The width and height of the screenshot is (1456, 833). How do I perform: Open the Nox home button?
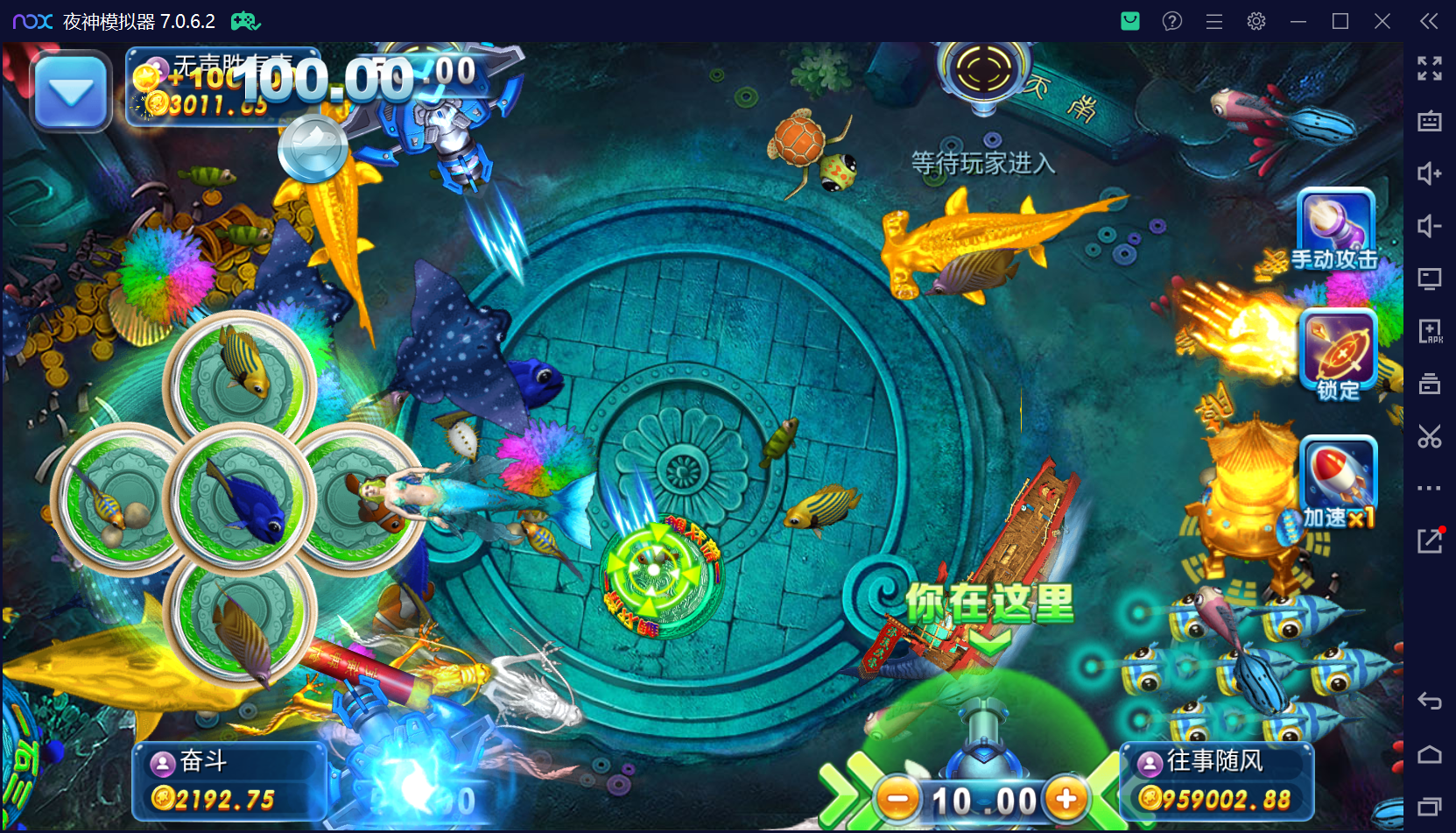click(x=1429, y=754)
